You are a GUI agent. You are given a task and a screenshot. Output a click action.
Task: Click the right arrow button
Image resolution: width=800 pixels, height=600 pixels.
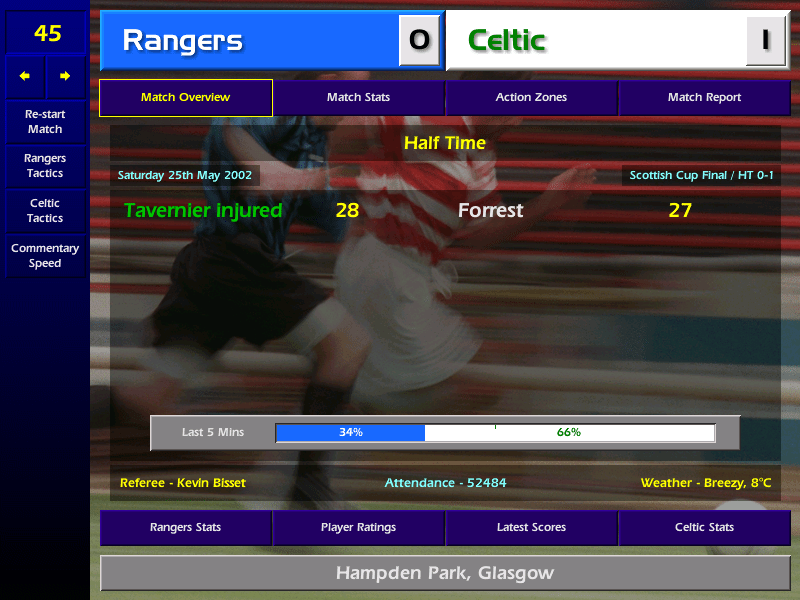coord(65,76)
